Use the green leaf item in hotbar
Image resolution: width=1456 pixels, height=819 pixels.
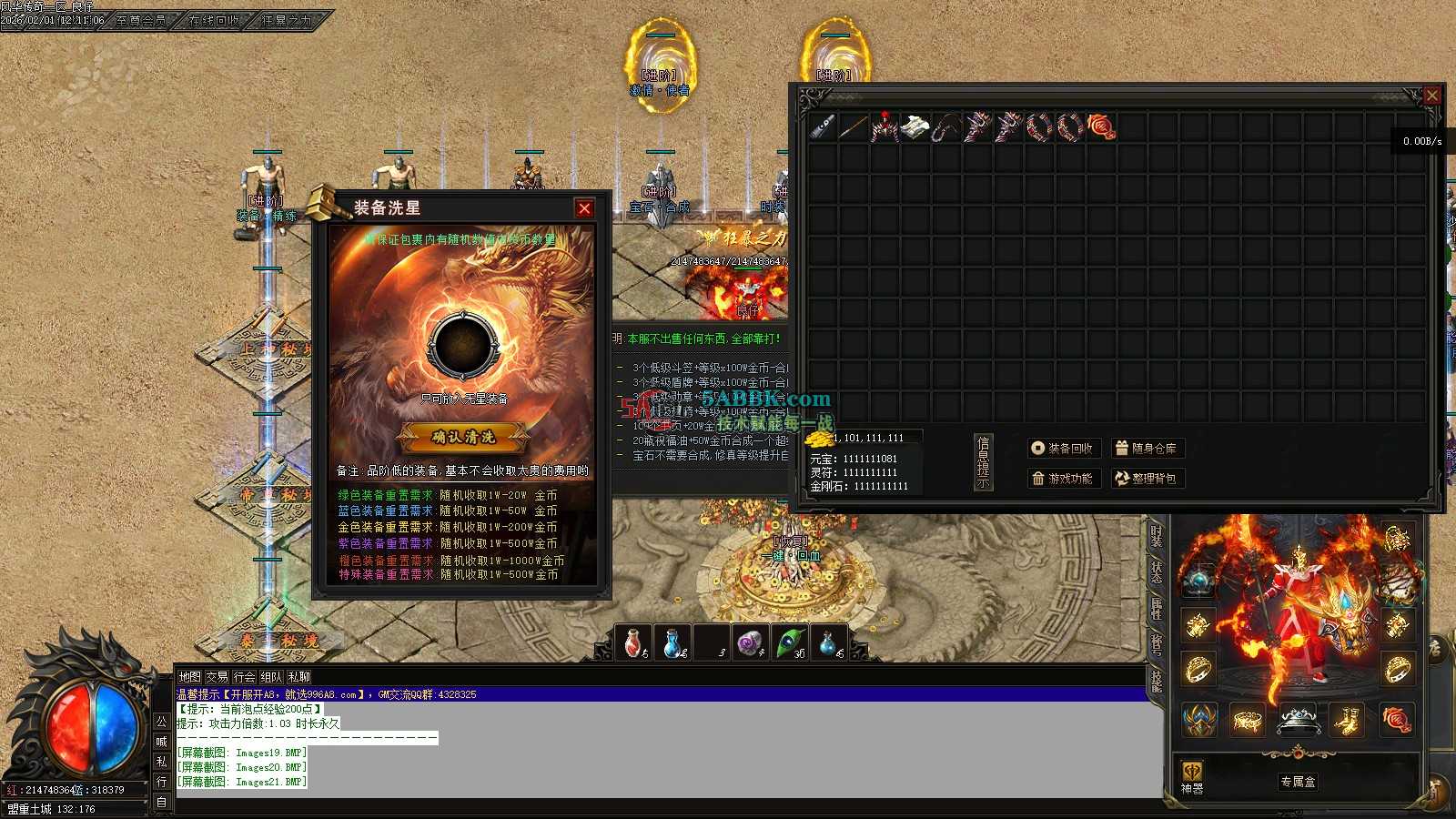click(789, 642)
